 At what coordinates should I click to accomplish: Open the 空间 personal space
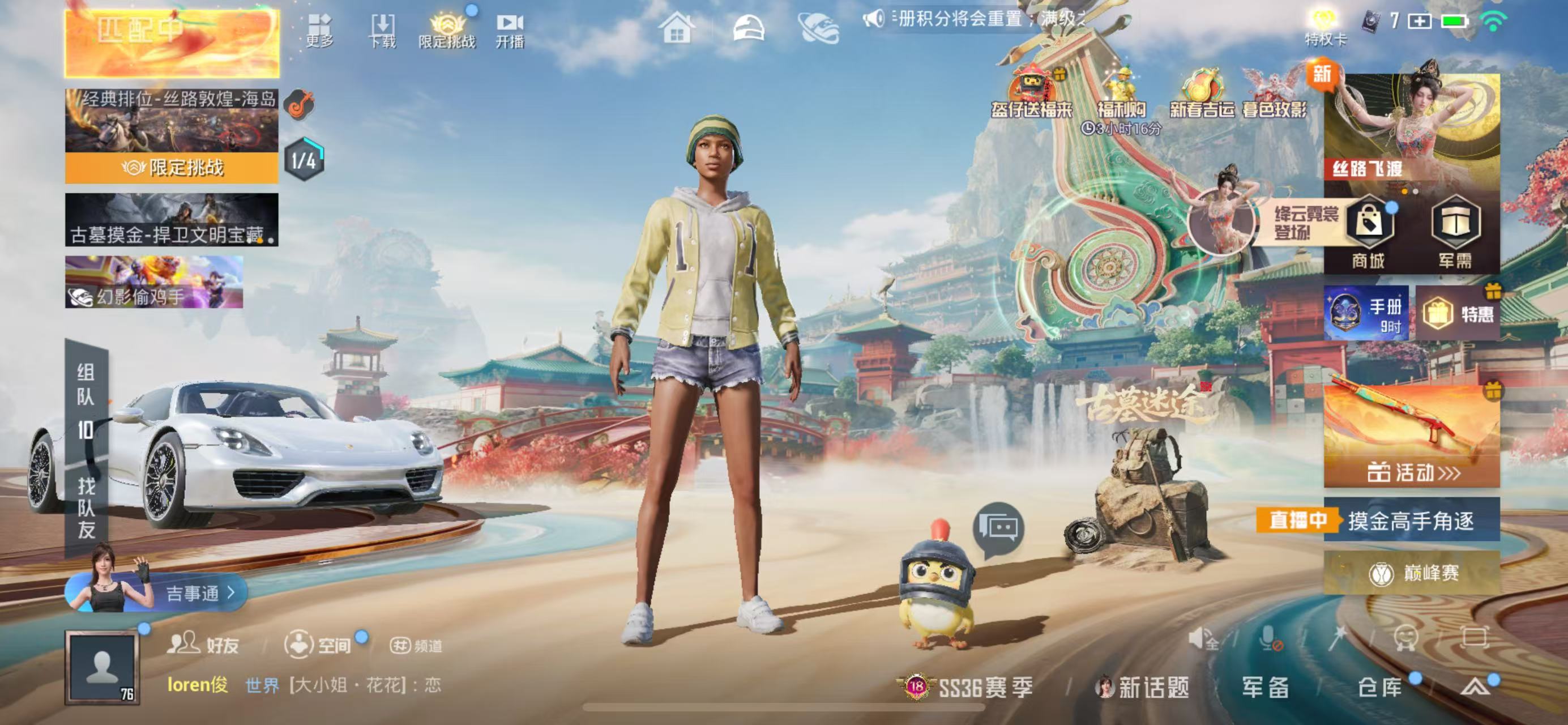coord(318,645)
